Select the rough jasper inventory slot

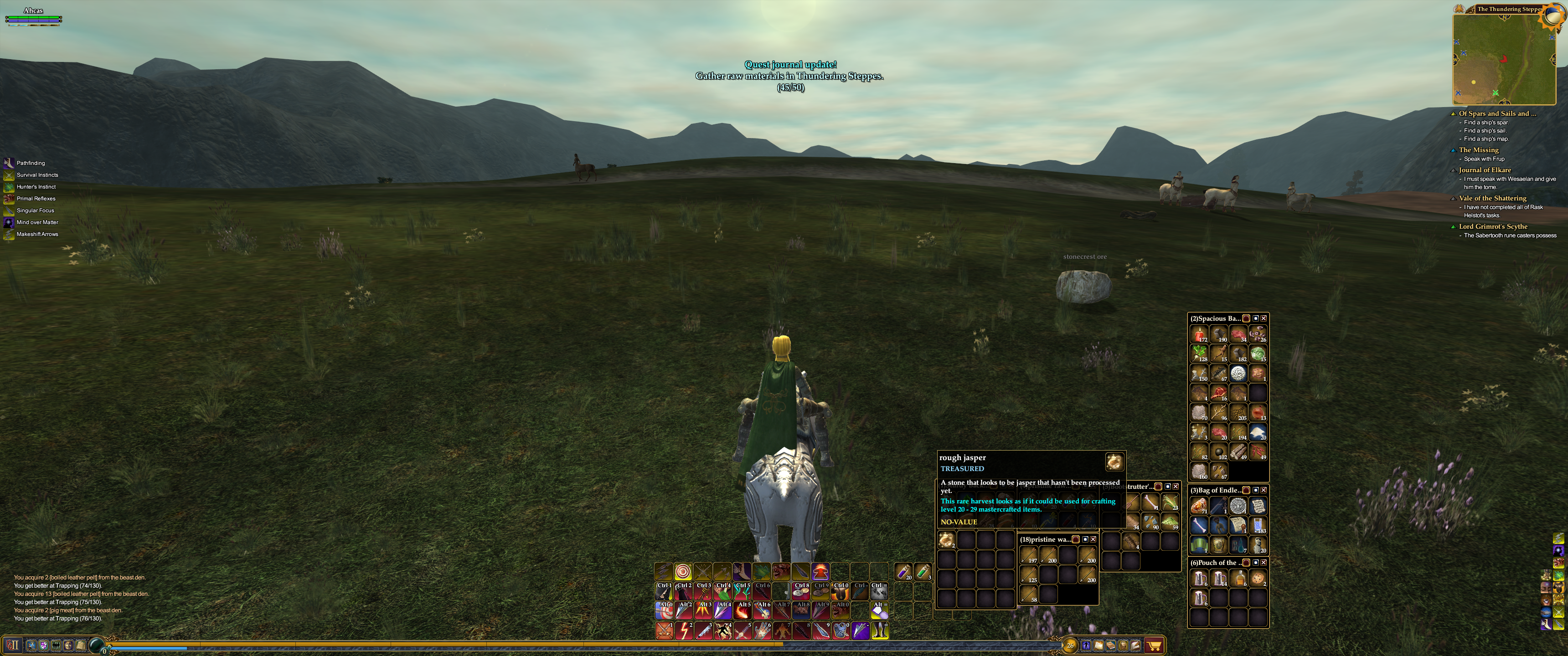[x=946, y=540]
